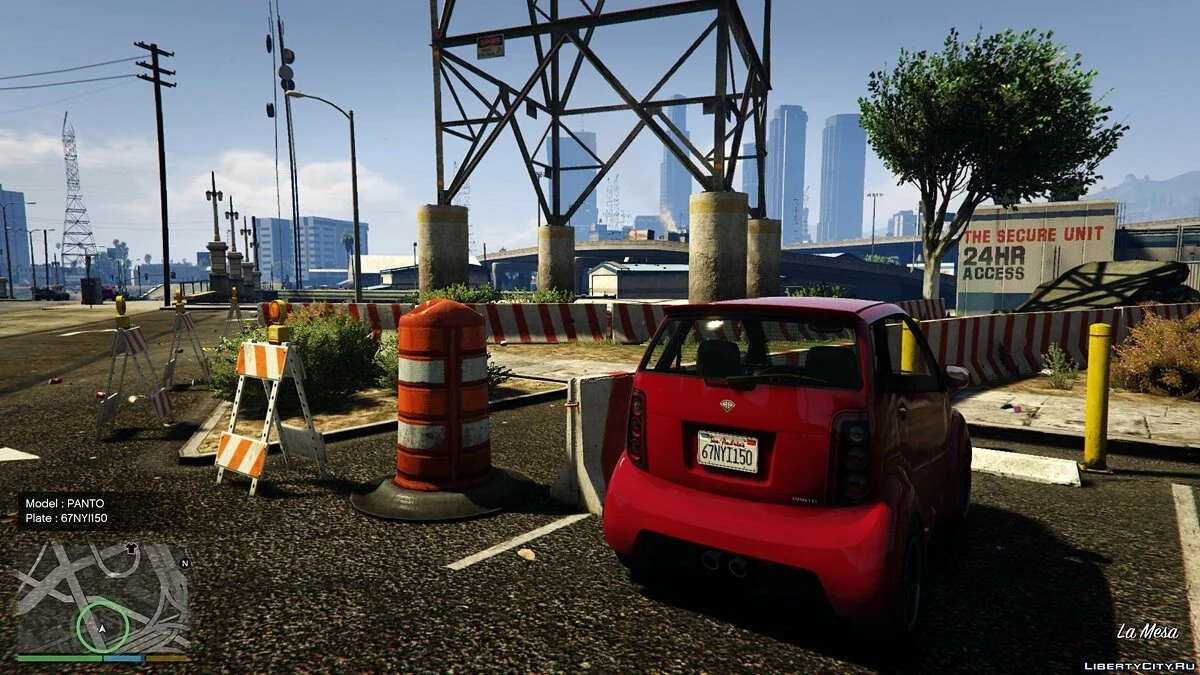This screenshot has height=675, width=1200.
Task: Click the north compass marker on minimap
Action: click(184, 563)
